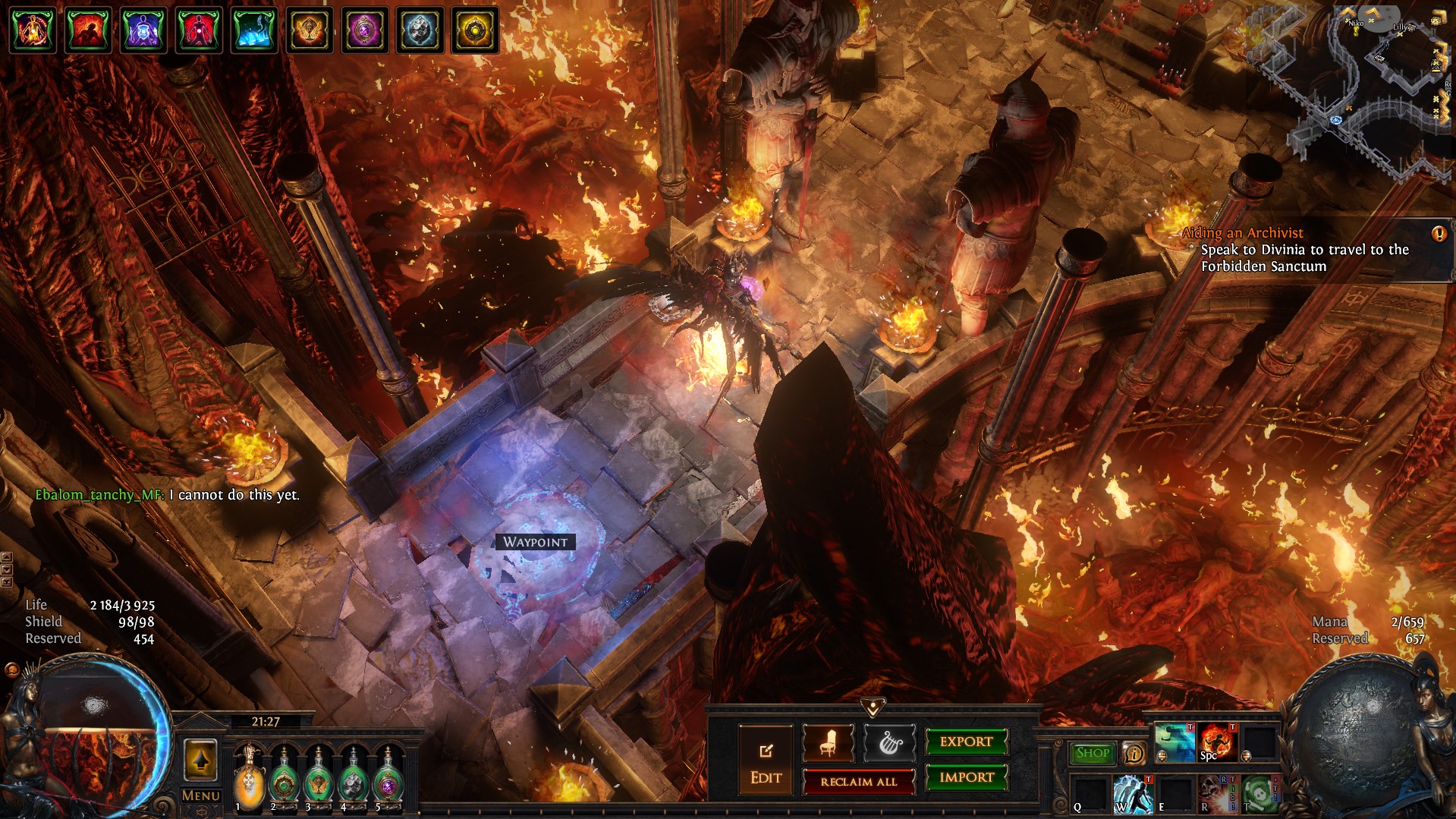The width and height of the screenshot is (1456, 819).
Task: Activate the lightning dash skill on W
Action: [1133, 794]
